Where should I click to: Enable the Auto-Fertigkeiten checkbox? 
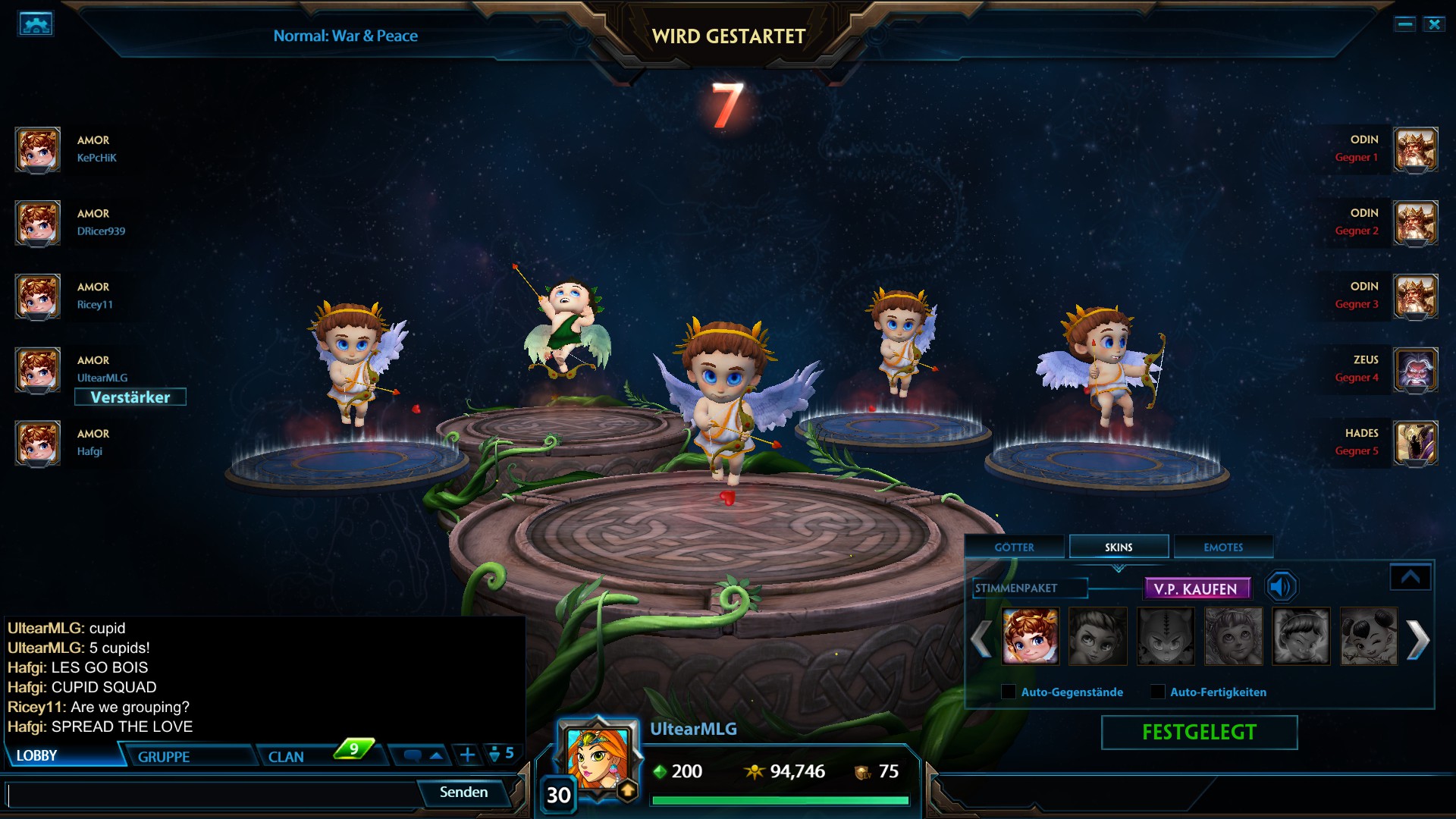[1156, 692]
